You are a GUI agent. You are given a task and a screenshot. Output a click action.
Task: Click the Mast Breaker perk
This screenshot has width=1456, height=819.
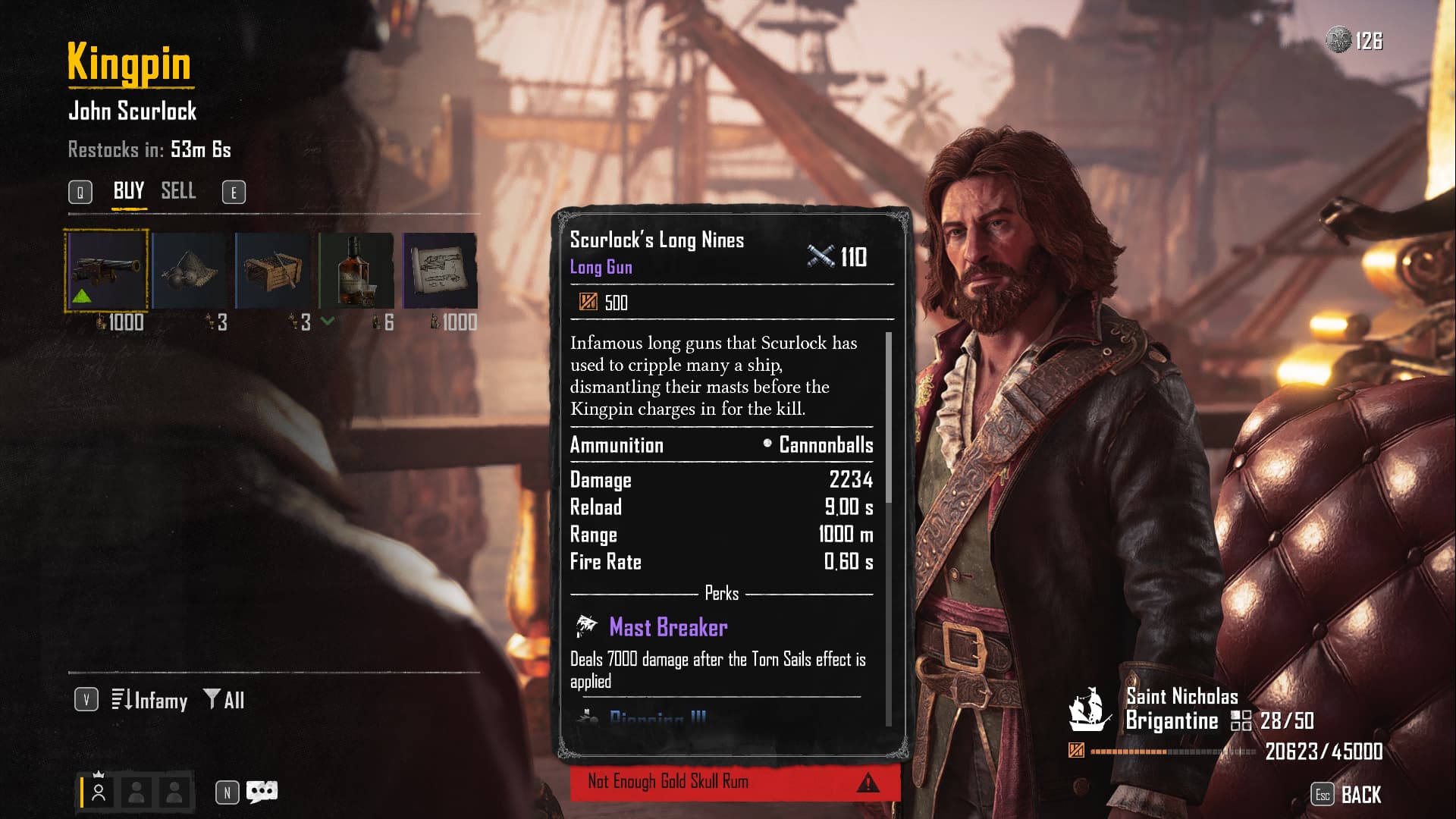[668, 627]
